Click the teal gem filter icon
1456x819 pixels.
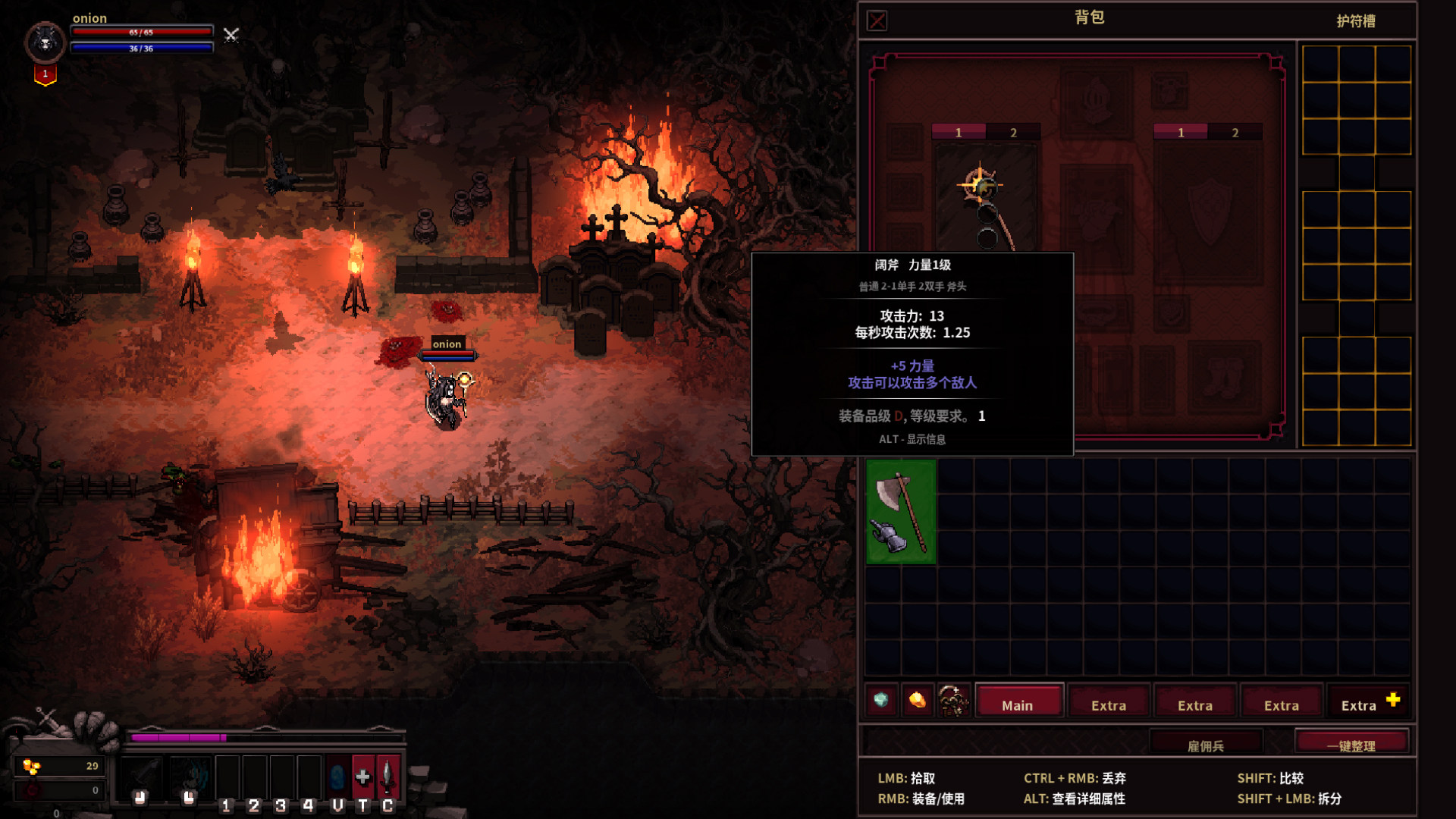[881, 699]
